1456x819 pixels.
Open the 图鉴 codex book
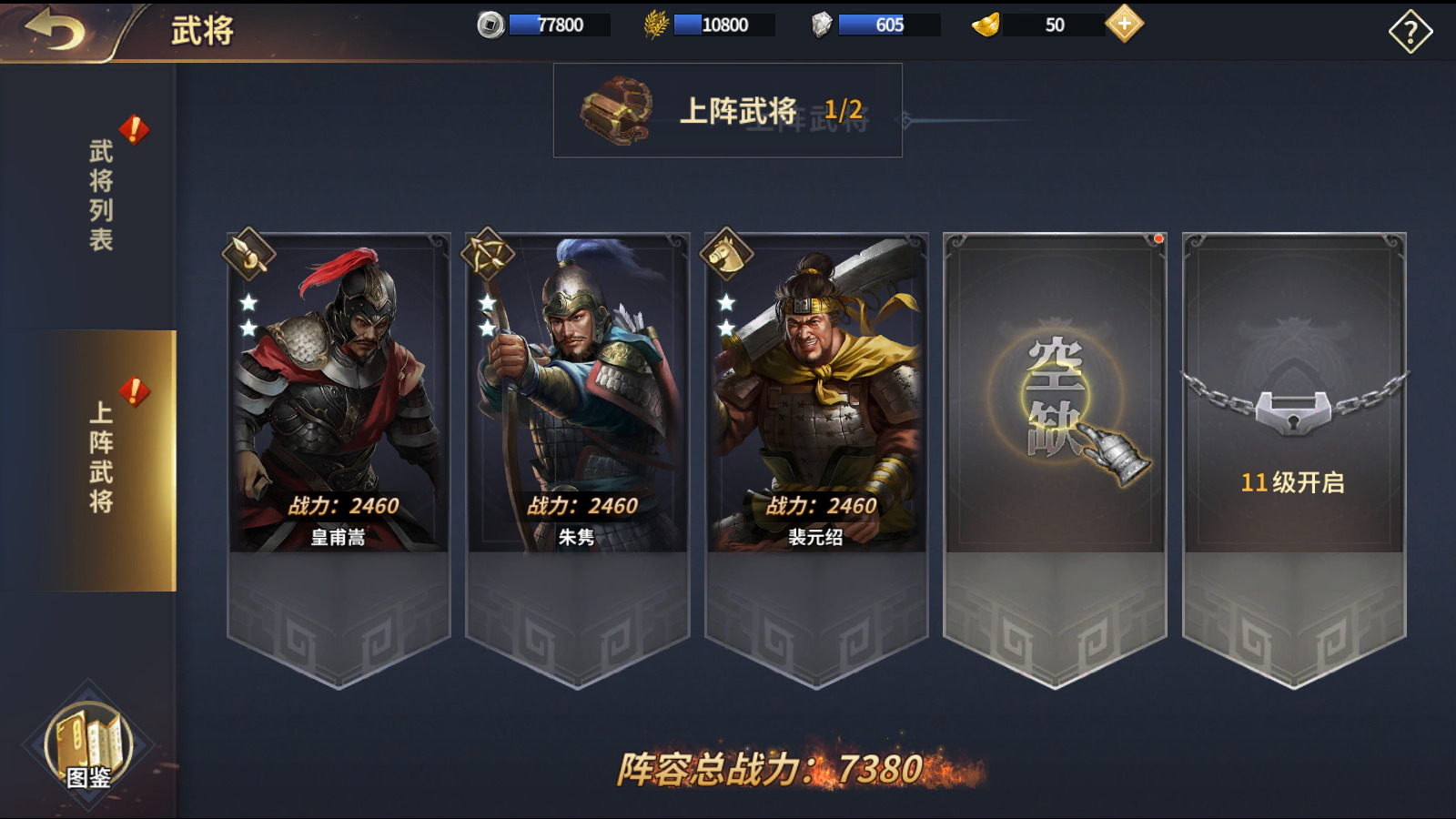(89, 746)
